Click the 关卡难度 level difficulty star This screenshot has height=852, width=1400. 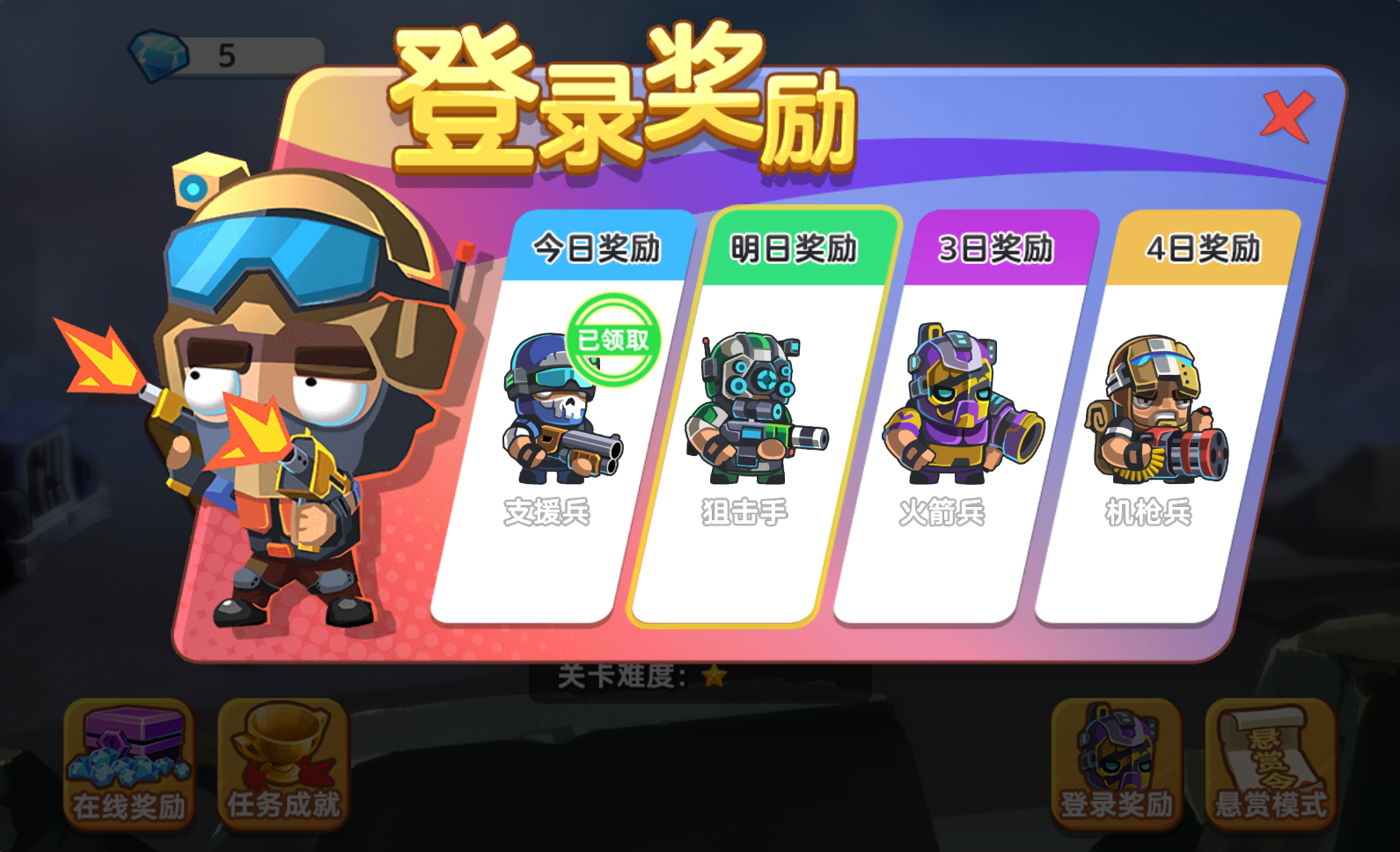pos(715,676)
